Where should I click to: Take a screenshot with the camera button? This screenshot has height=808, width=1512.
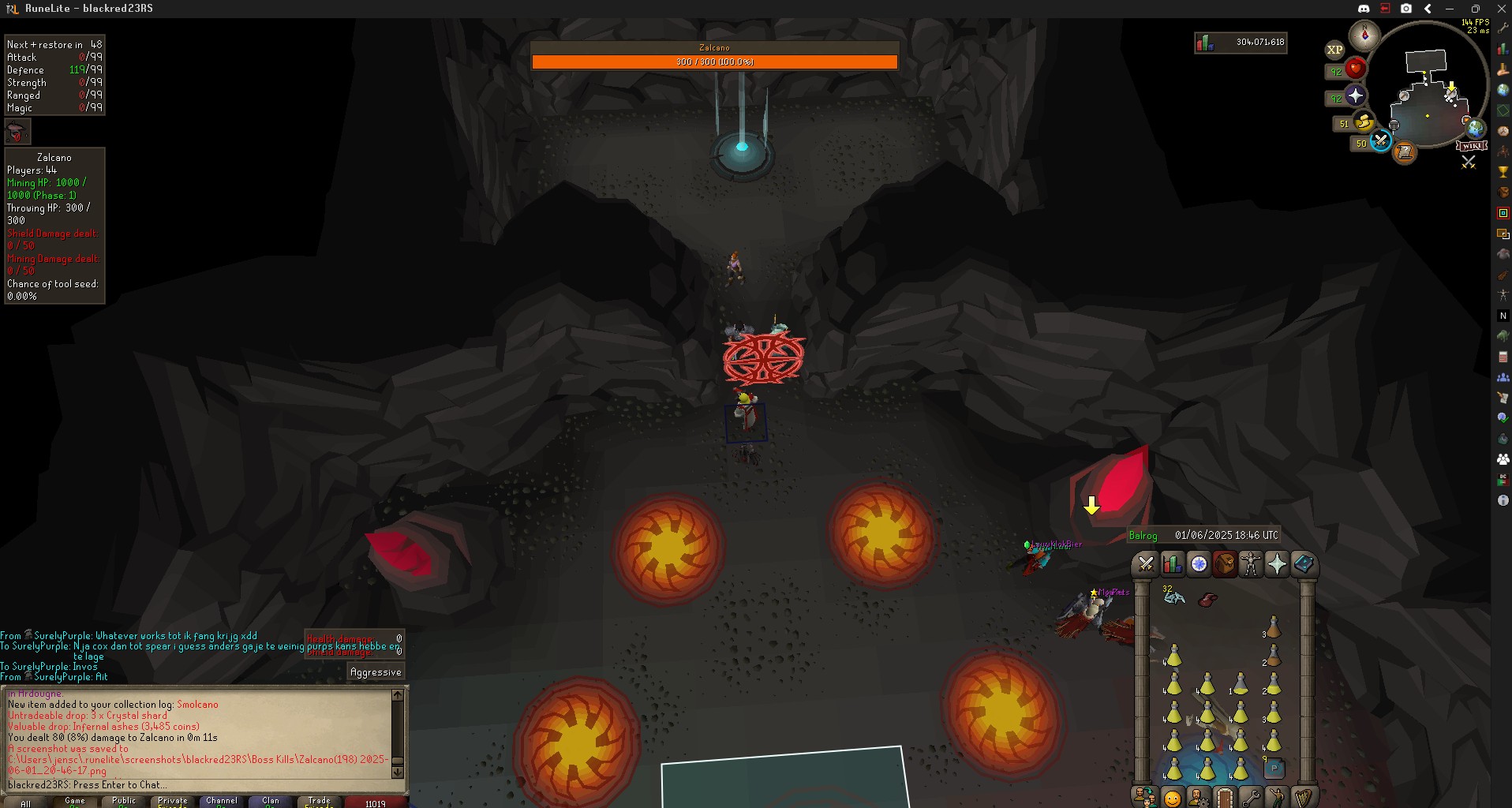[1406, 9]
